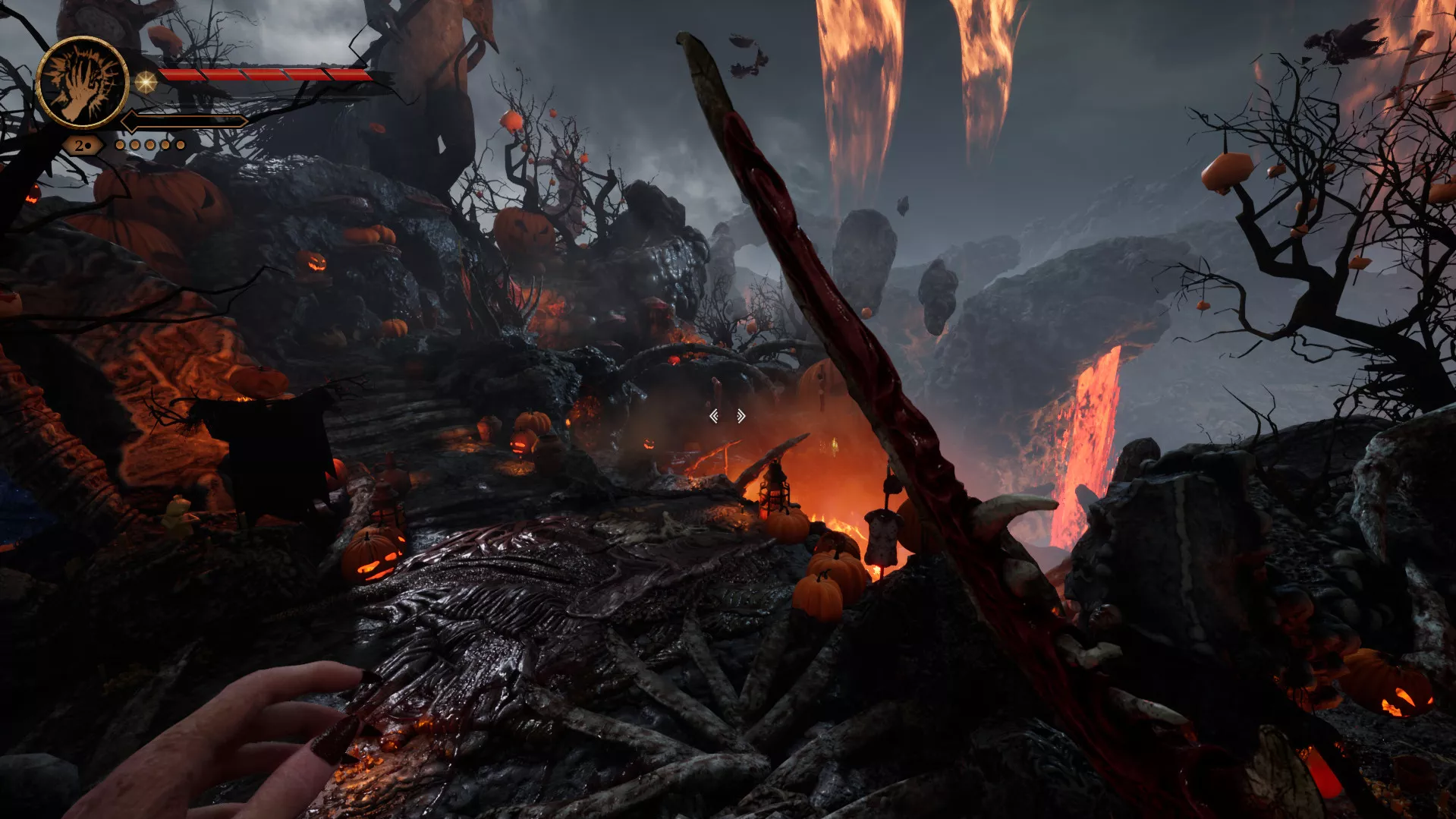Click the golden hand emblem portrait
Image resolution: width=1456 pixels, height=819 pixels.
click(82, 82)
